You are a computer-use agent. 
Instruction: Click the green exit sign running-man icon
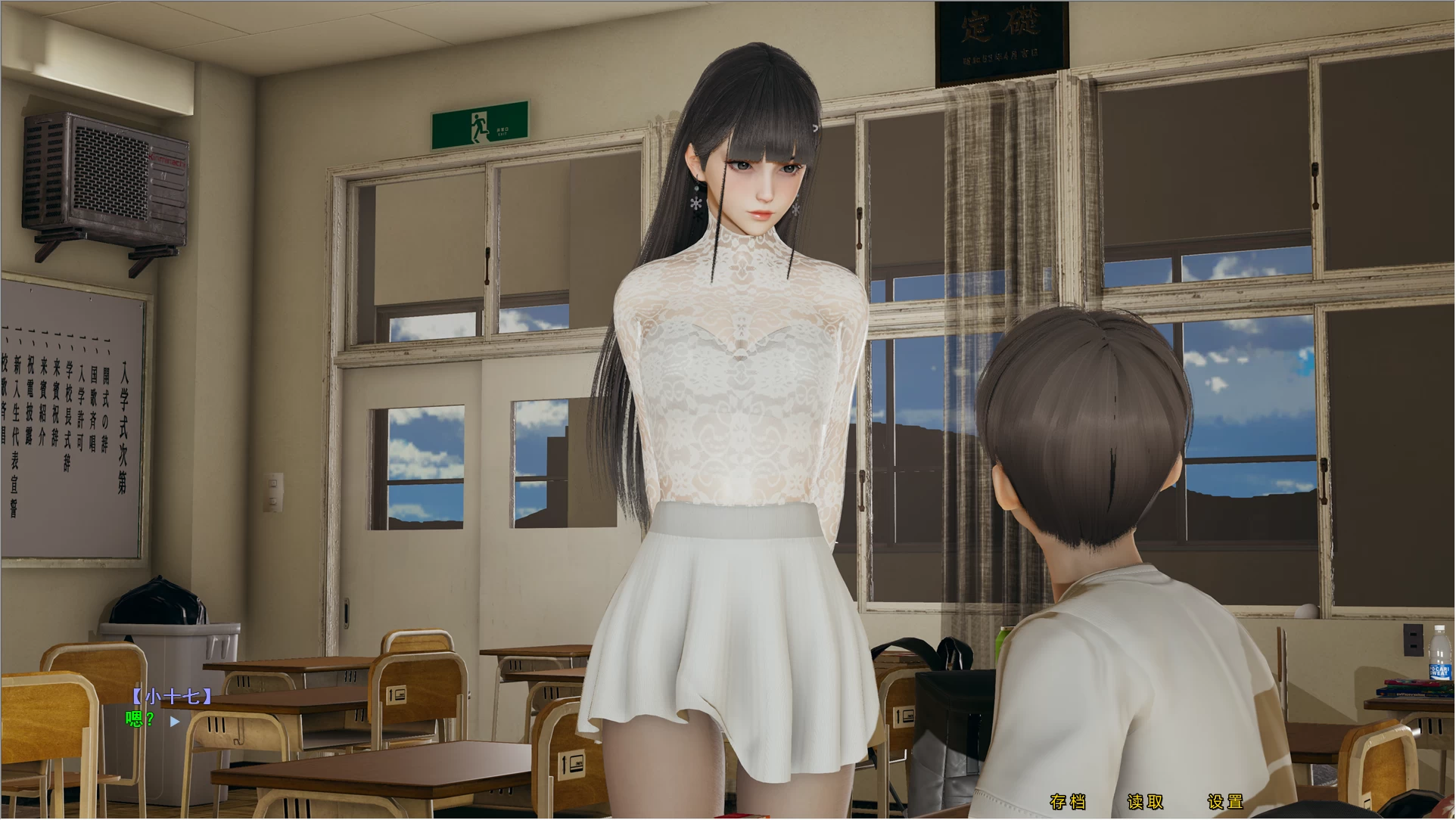[477, 127]
